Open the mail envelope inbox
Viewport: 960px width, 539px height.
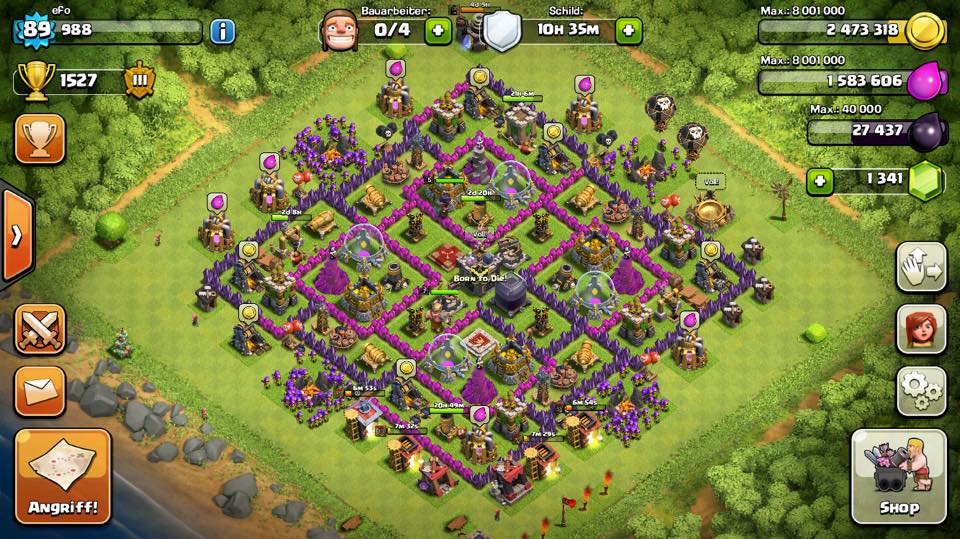point(40,390)
